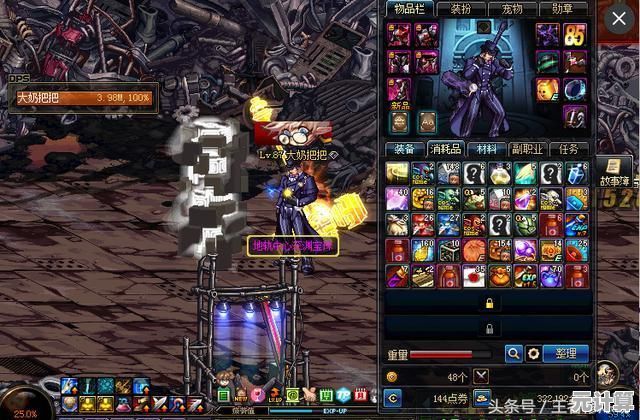
Task: Select the 装备 equipment category tab
Action: click(406, 149)
